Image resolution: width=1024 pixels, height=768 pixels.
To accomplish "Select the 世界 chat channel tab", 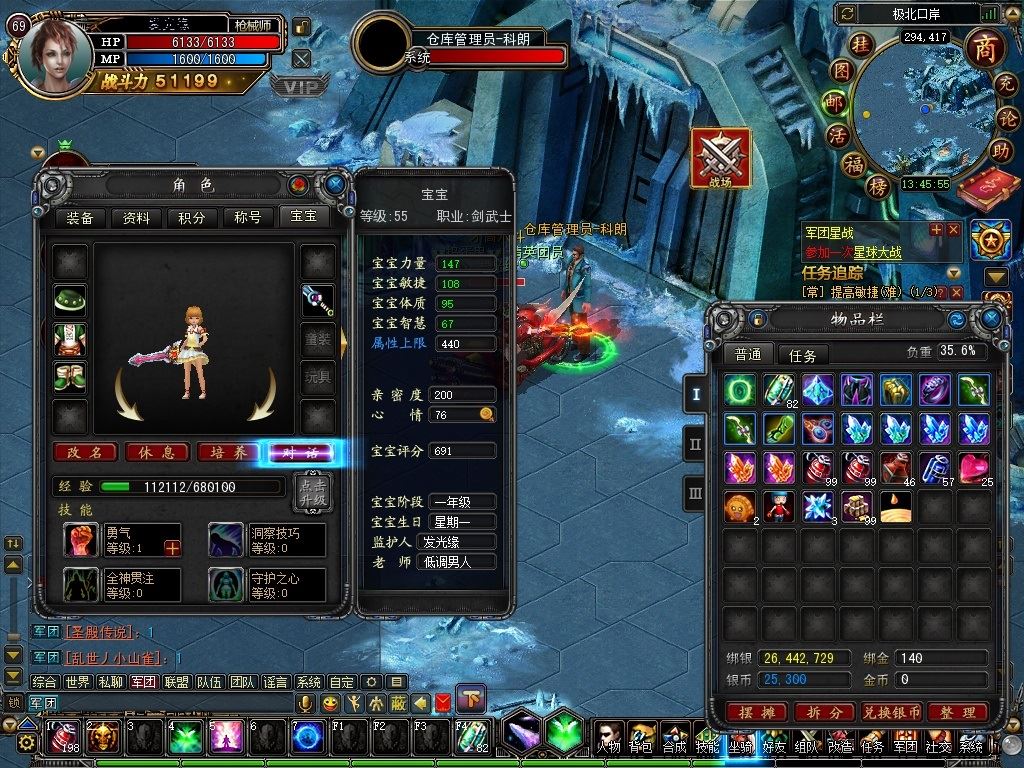I will (77, 681).
